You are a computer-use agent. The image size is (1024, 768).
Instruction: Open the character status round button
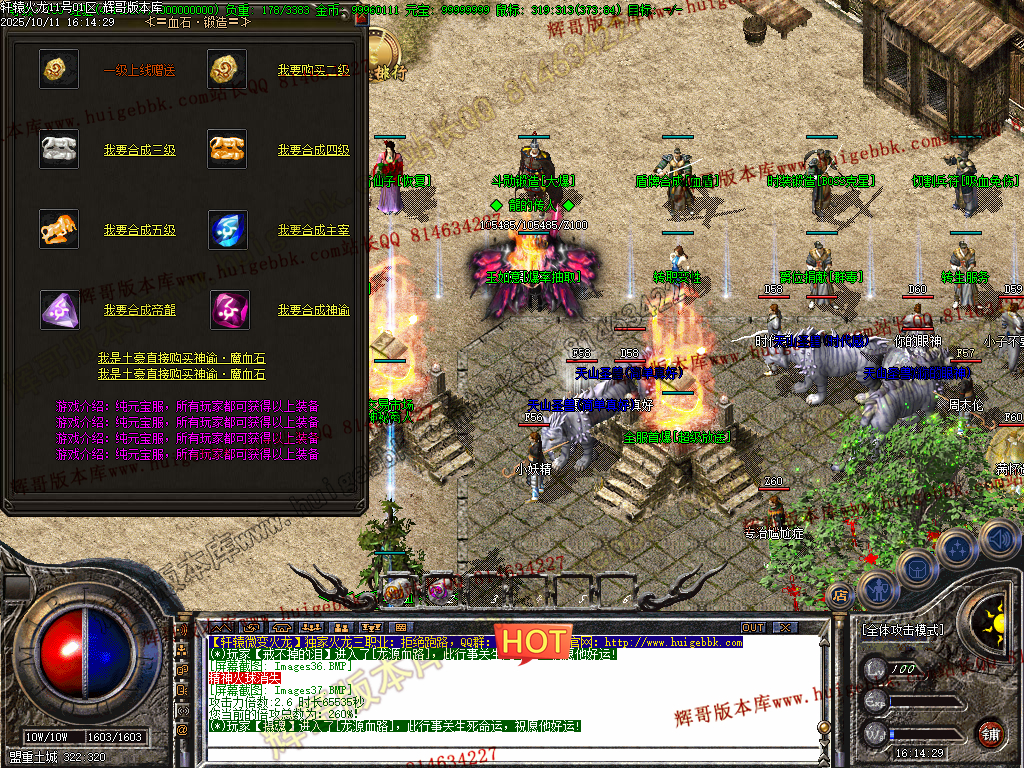[x=877, y=589]
